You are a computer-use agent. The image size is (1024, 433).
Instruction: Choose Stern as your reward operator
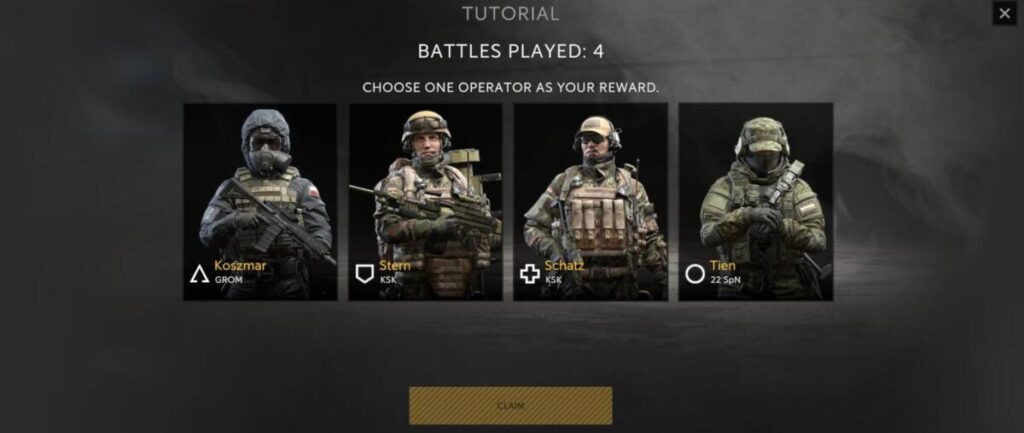[425, 201]
